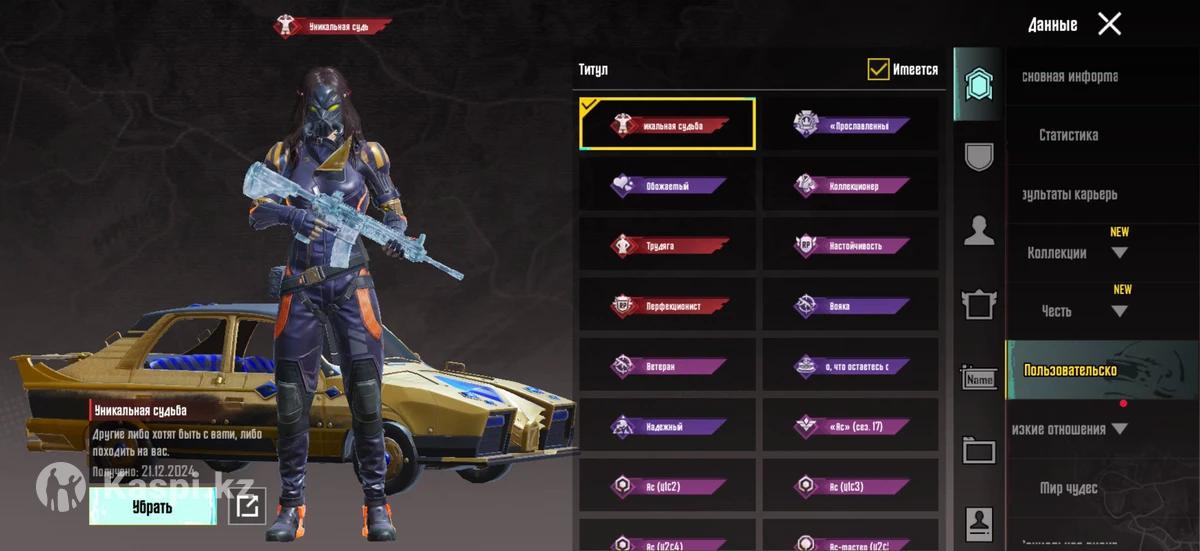Viewport: 1200px width, 551px height.
Task: Choose the «Прославленный» title
Action: 851,125
